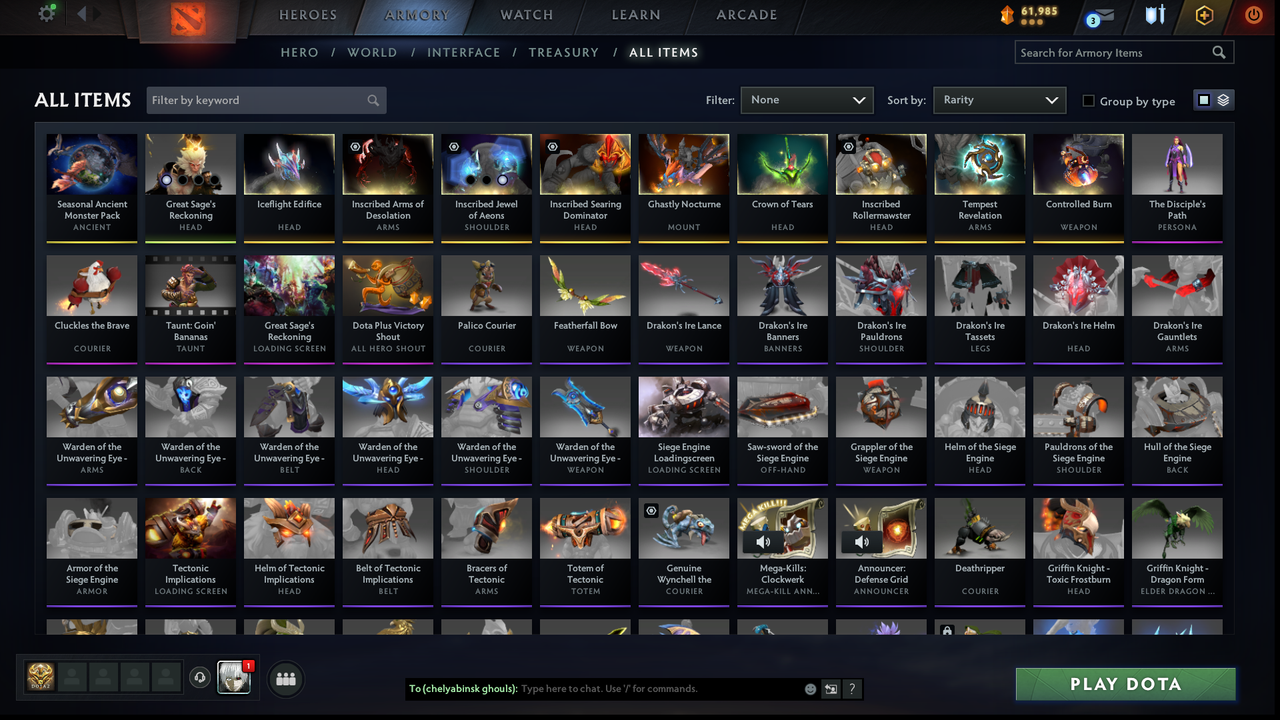
Task: Preview Mega-Kills: Clockwerk with speaker toggle
Action: [763, 541]
